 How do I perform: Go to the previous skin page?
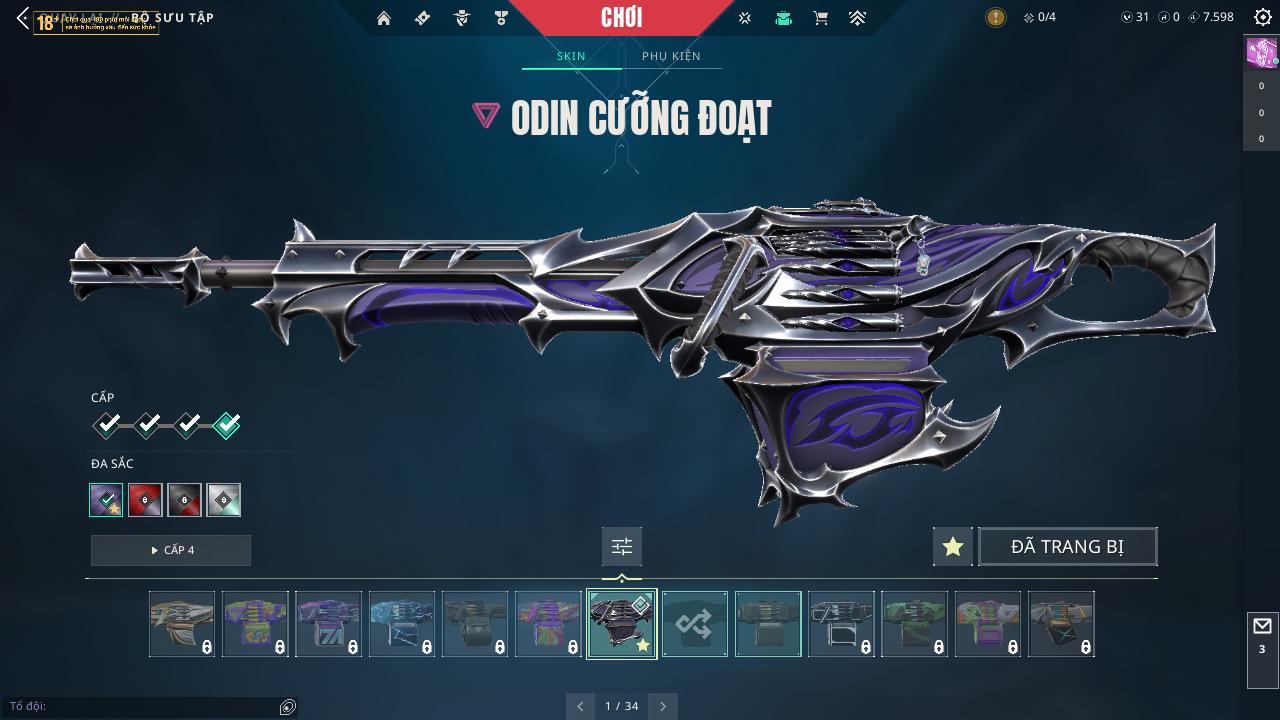coord(580,706)
